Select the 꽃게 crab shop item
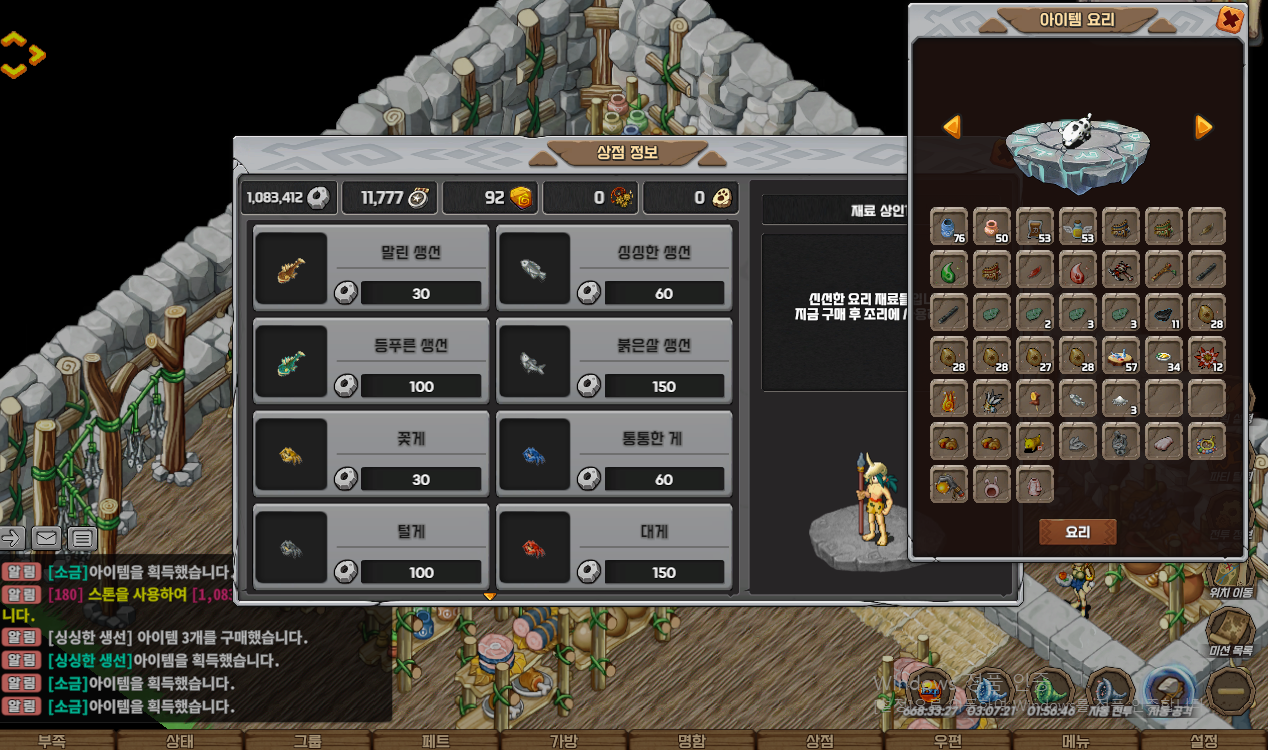This screenshot has height=750, width=1268. point(371,452)
